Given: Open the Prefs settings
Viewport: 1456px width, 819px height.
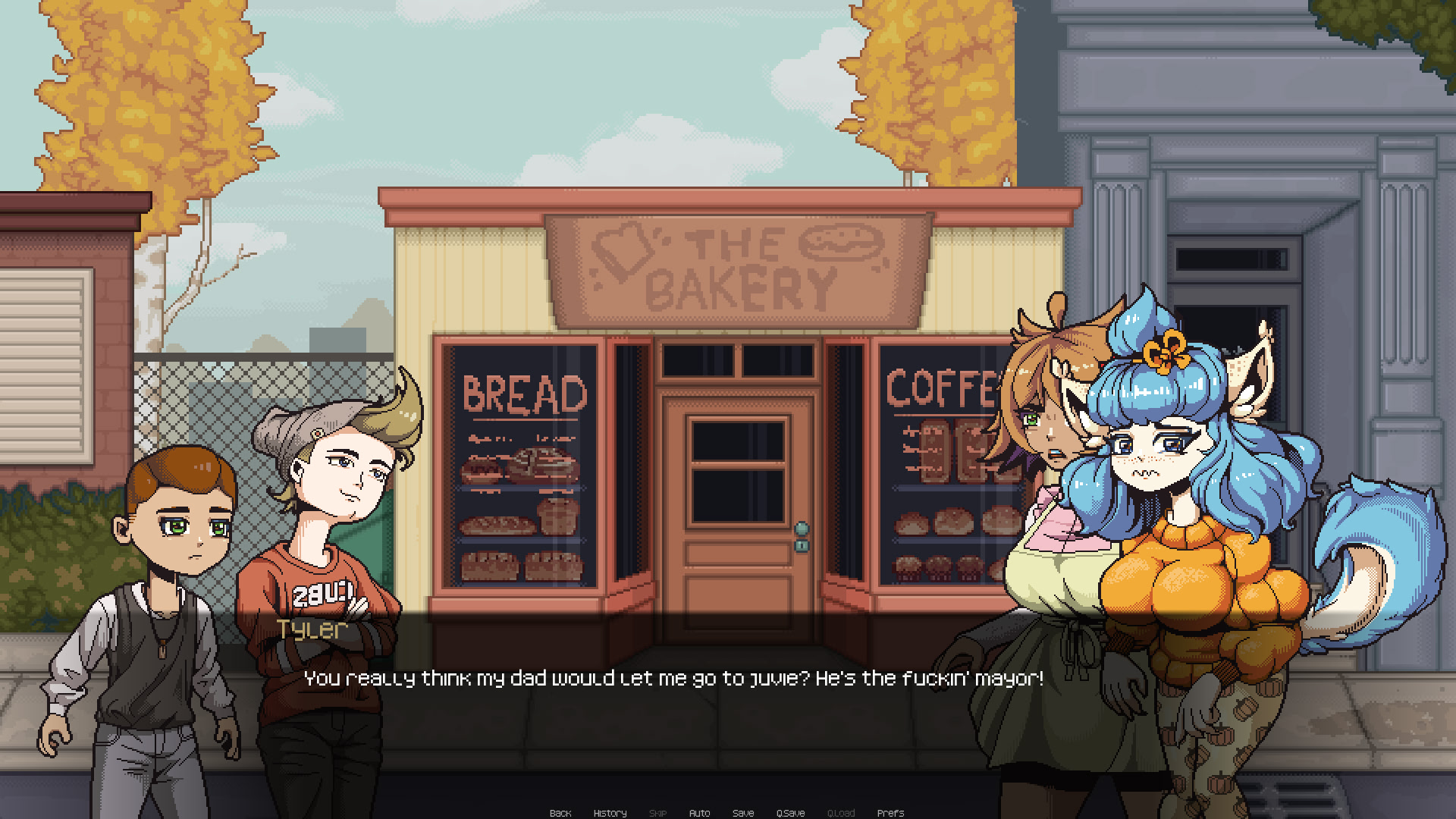Looking at the screenshot, I should click(x=890, y=813).
